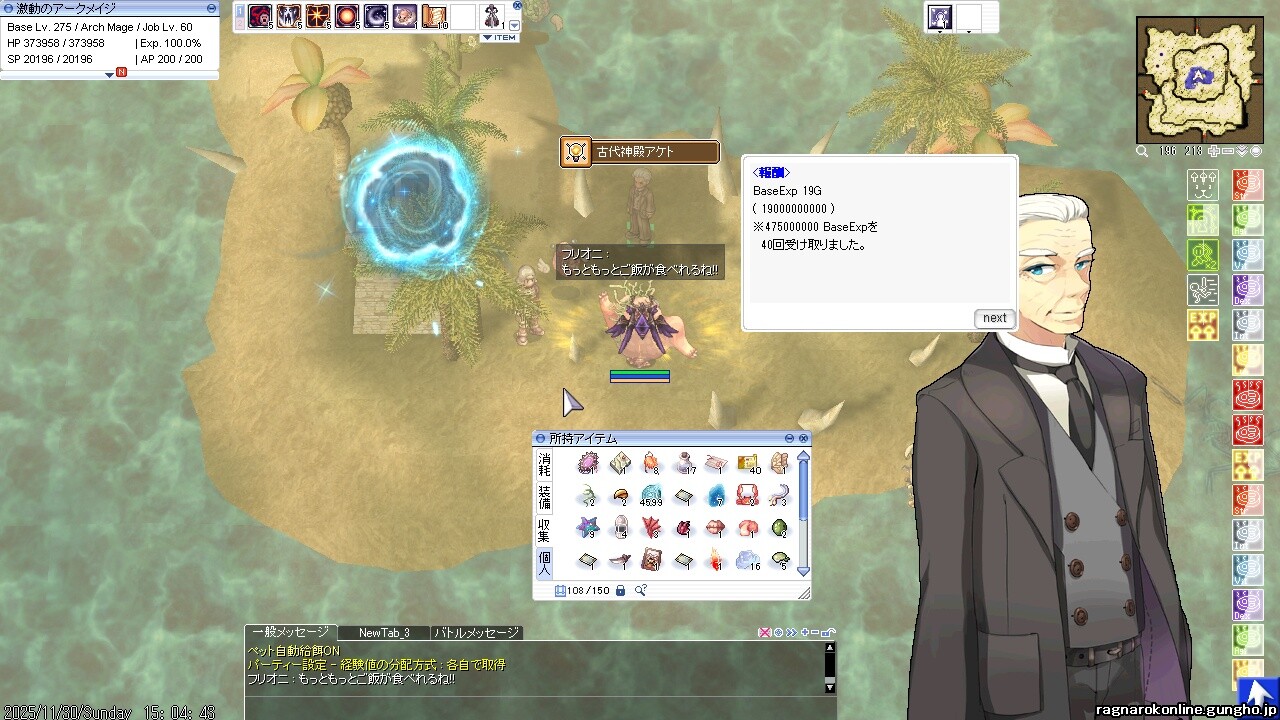Switch to the 装備 equipment tab
The height and width of the screenshot is (720, 1280).
tap(545, 496)
